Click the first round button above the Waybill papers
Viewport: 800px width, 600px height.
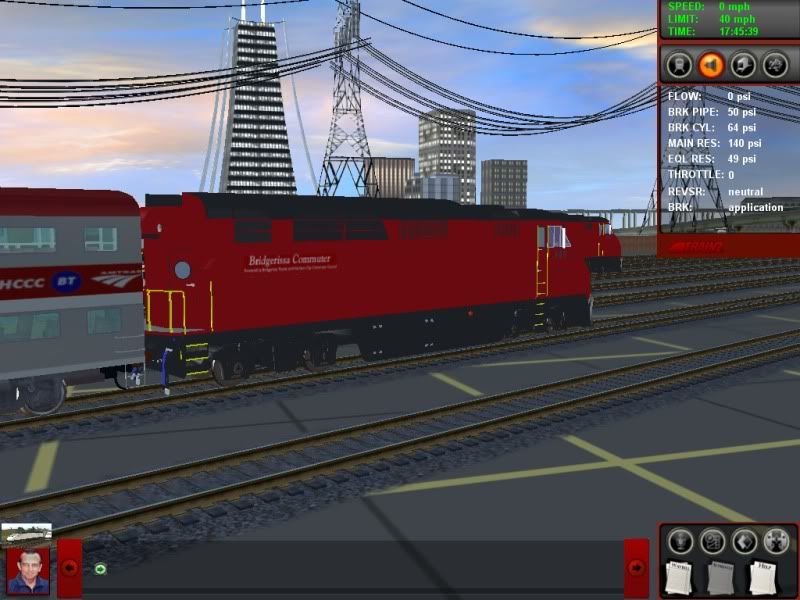point(680,541)
